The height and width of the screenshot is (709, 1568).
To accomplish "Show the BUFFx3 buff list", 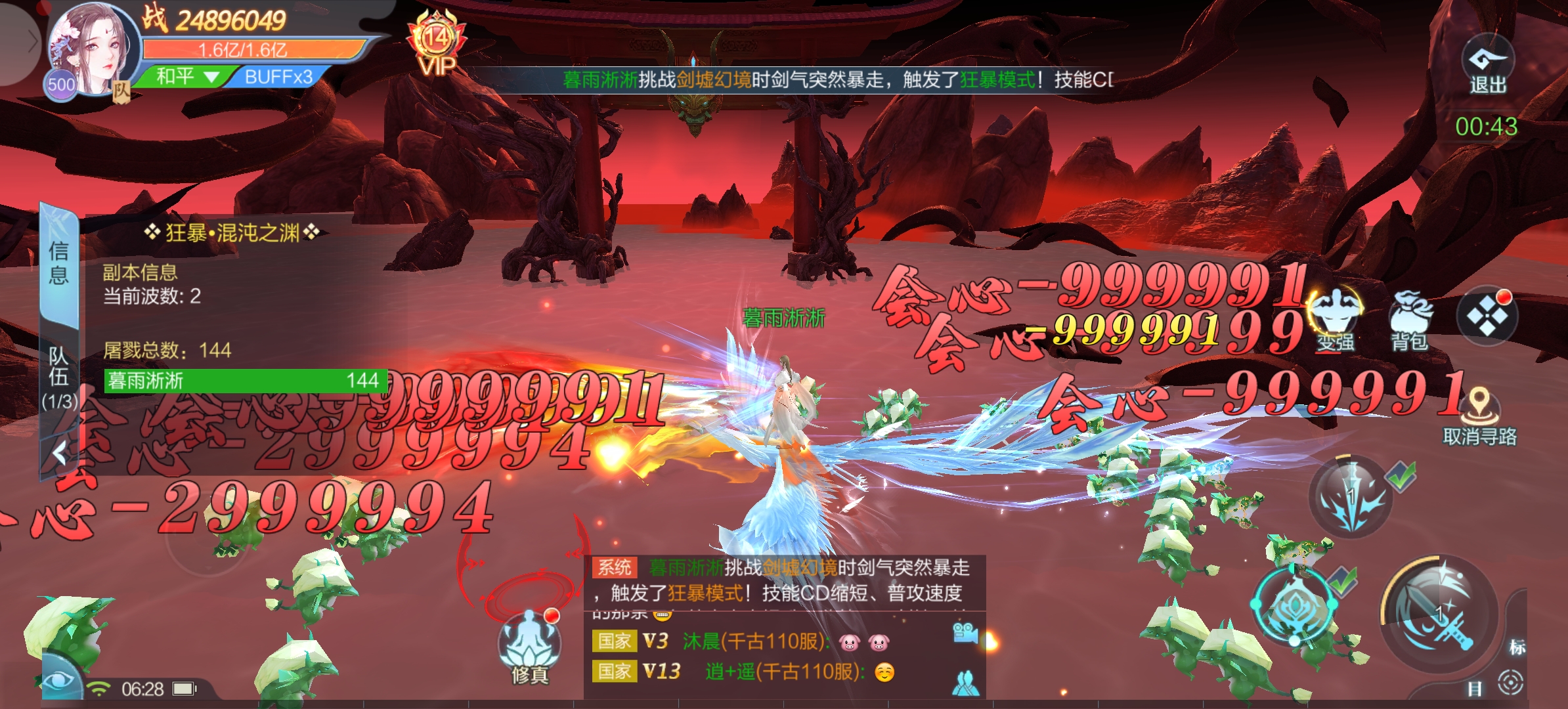I will pos(278,77).
